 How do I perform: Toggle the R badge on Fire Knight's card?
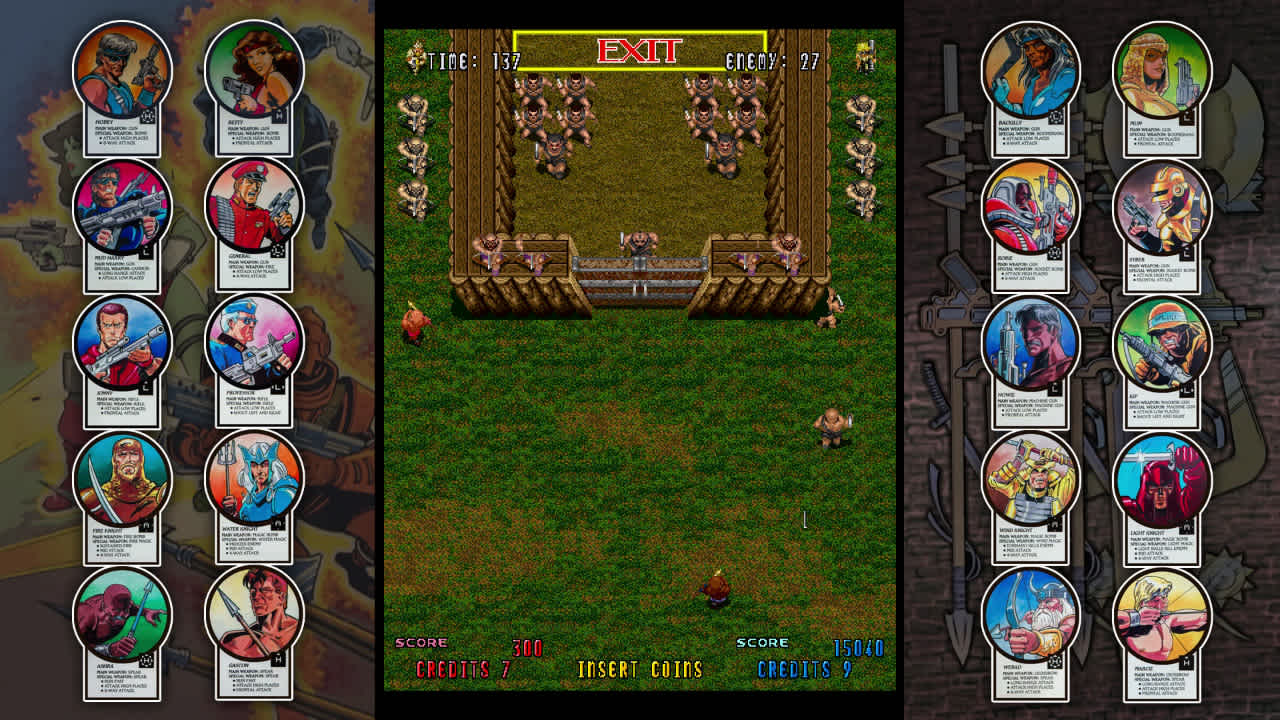pos(146,523)
